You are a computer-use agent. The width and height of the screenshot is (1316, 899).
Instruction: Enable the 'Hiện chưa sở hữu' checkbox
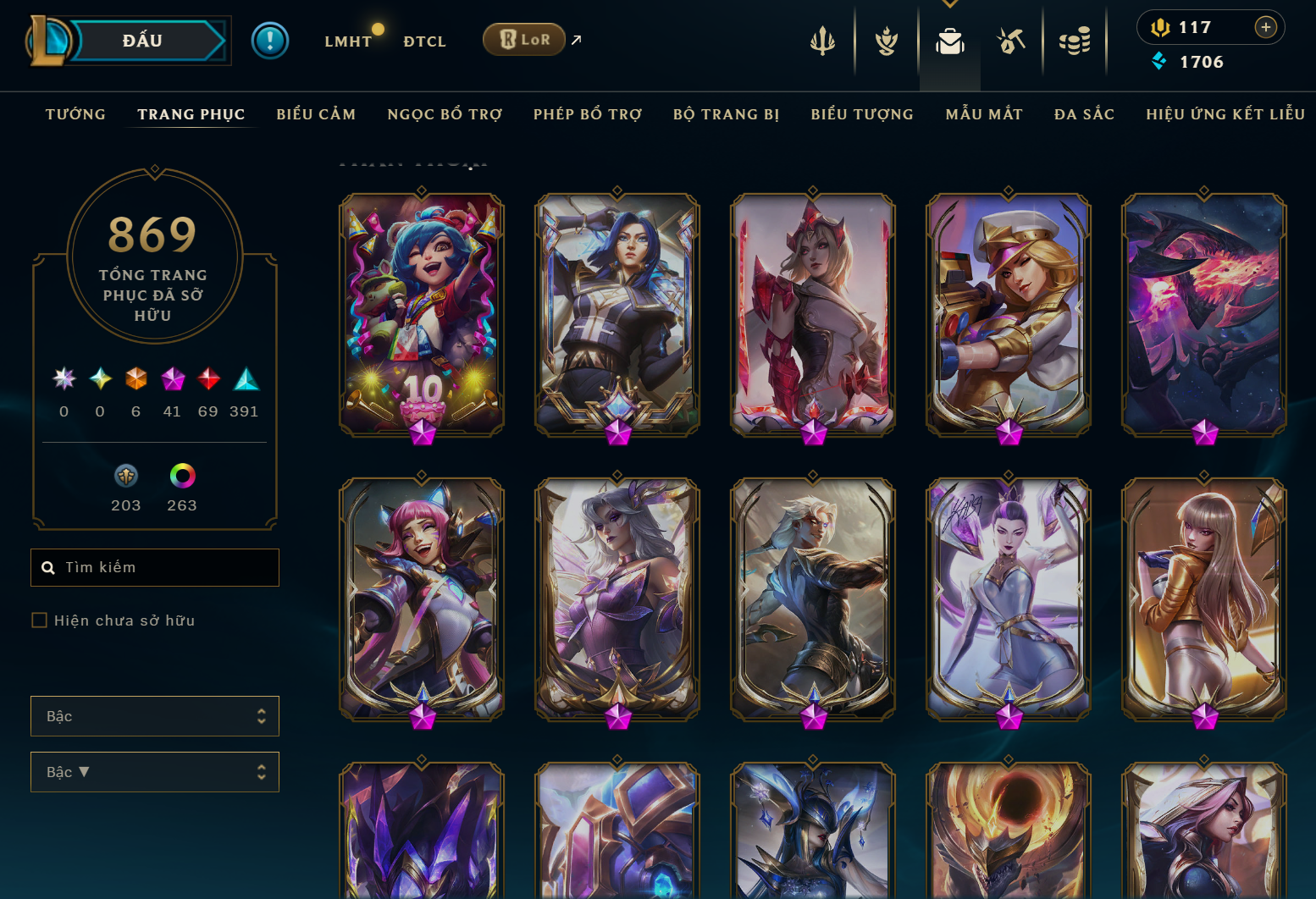[40, 620]
